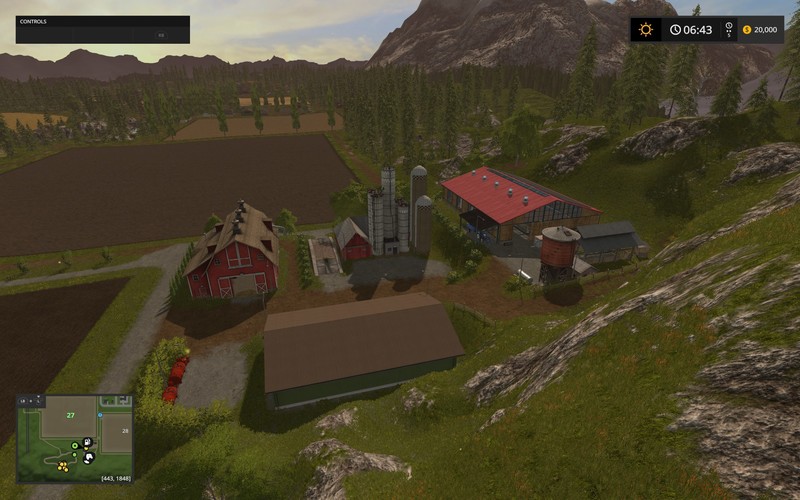The height and width of the screenshot is (500, 800).
Task: Select the fuel station marker on minimap
Action: 87,441
